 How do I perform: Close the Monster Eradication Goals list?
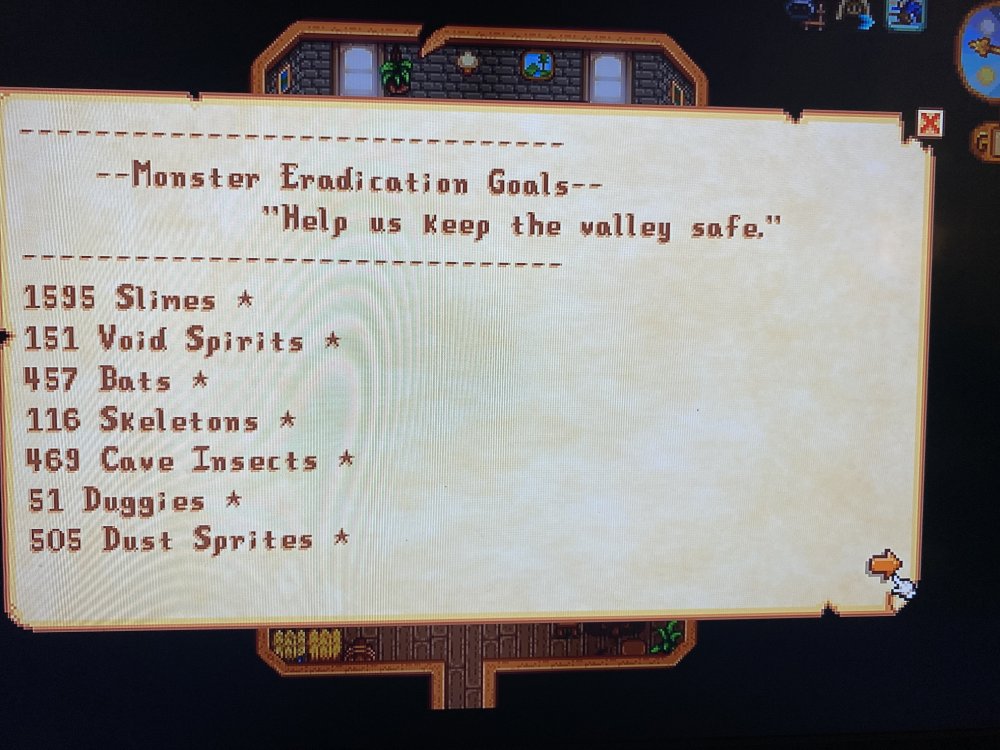[930, 123]
